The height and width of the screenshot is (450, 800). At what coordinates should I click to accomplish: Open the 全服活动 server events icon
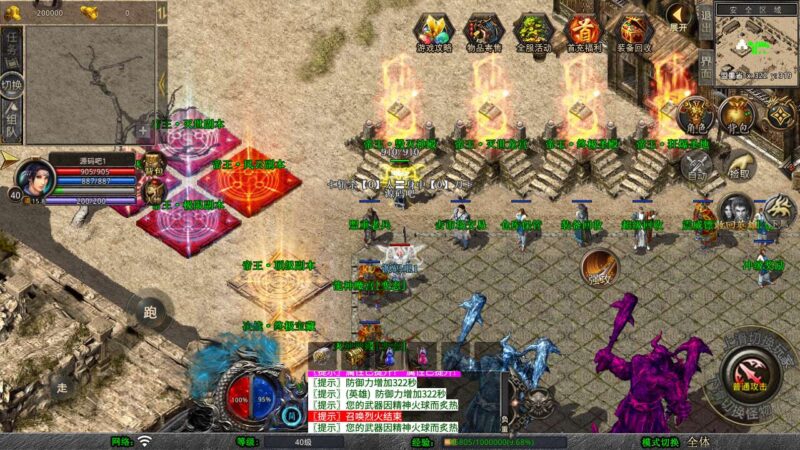[534, 31]
